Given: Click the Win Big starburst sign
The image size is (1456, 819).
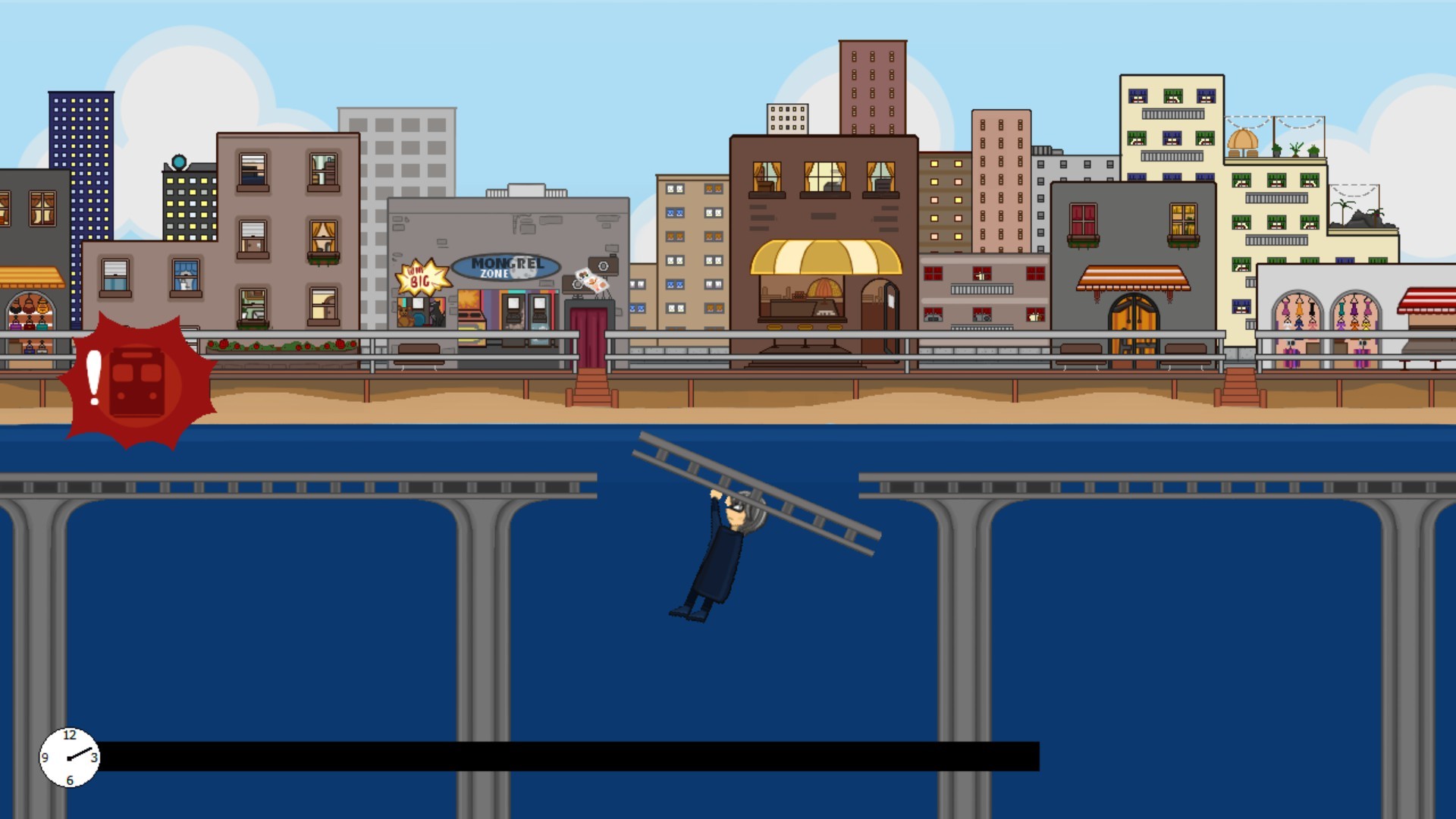Looking at the screenshot, I should [421, 277].
